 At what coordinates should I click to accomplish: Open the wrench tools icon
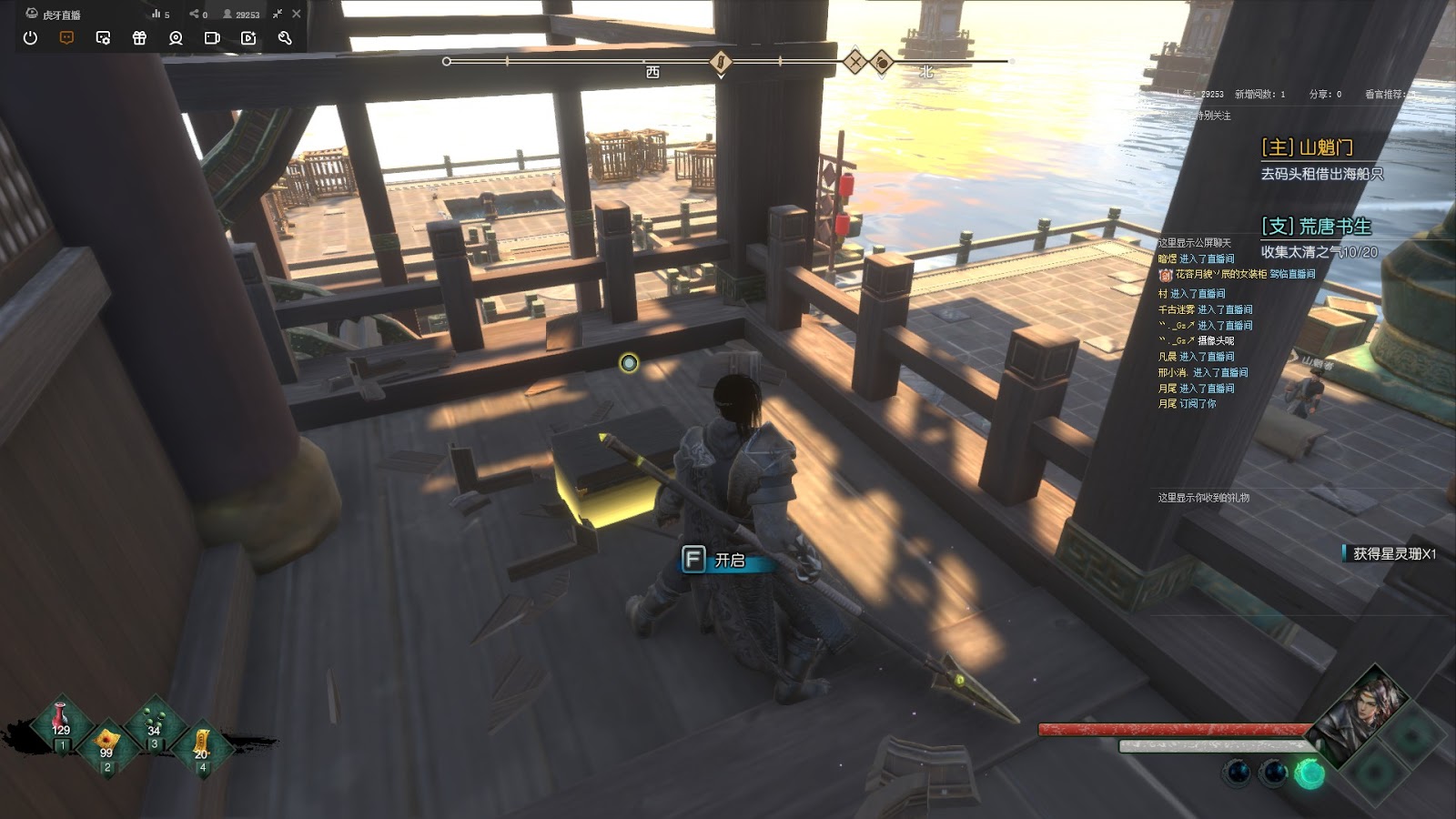(285, 38)
